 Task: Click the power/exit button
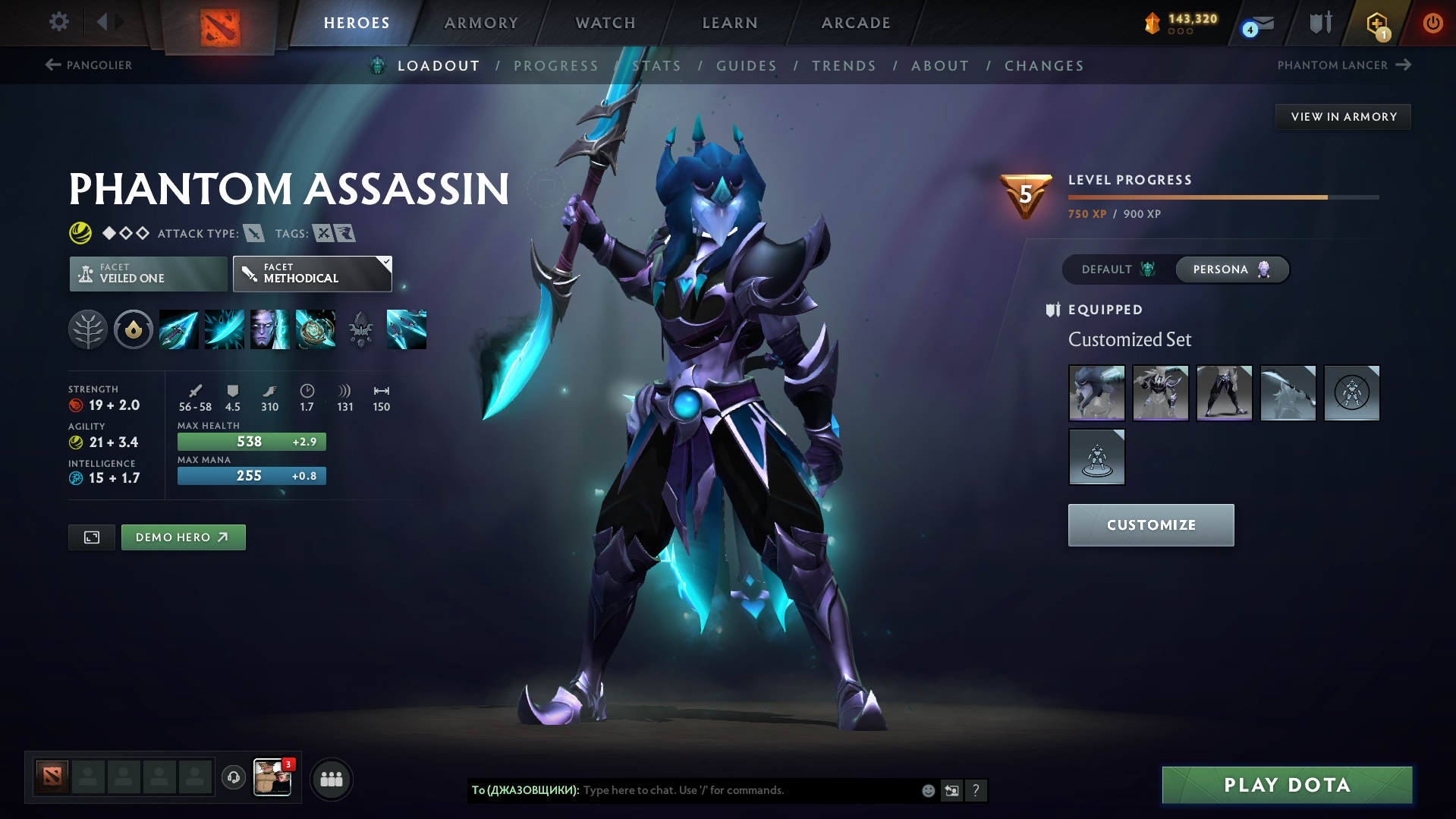[x=1432, y=23]
